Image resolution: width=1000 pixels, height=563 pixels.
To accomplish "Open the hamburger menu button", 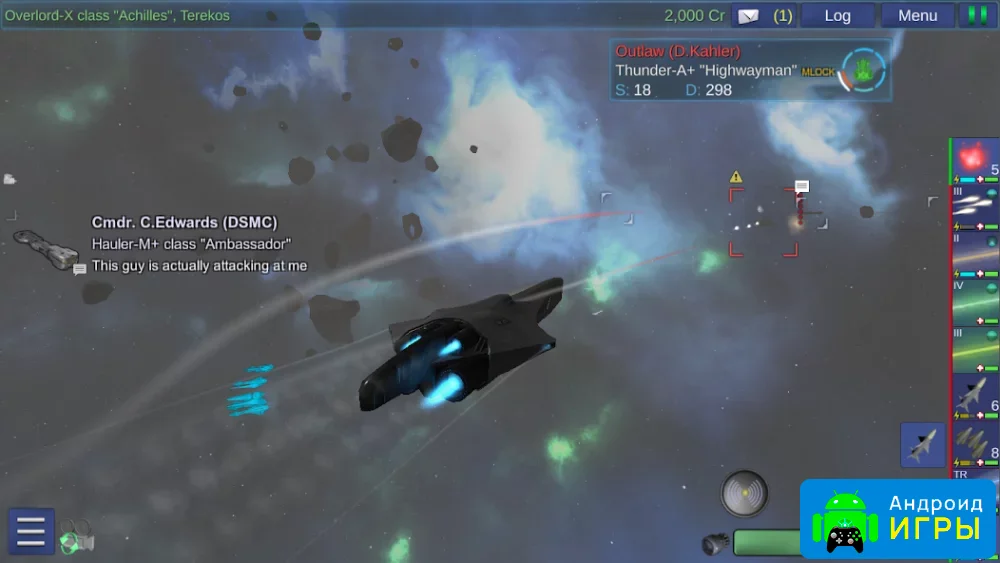I will coord(31,531).
